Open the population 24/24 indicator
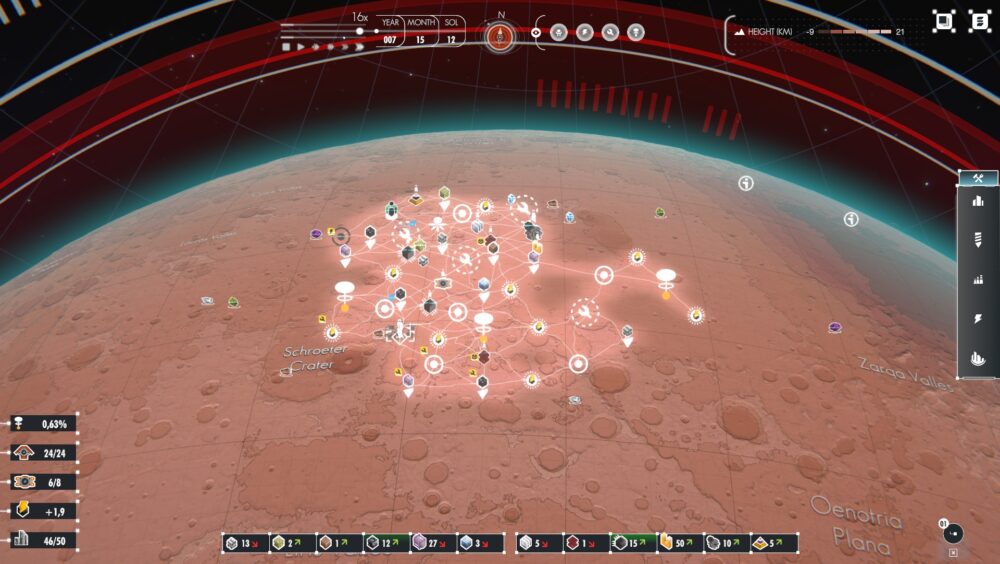Screen dimensions: 1000x564 pyautogui.click(x=42, y=453)
